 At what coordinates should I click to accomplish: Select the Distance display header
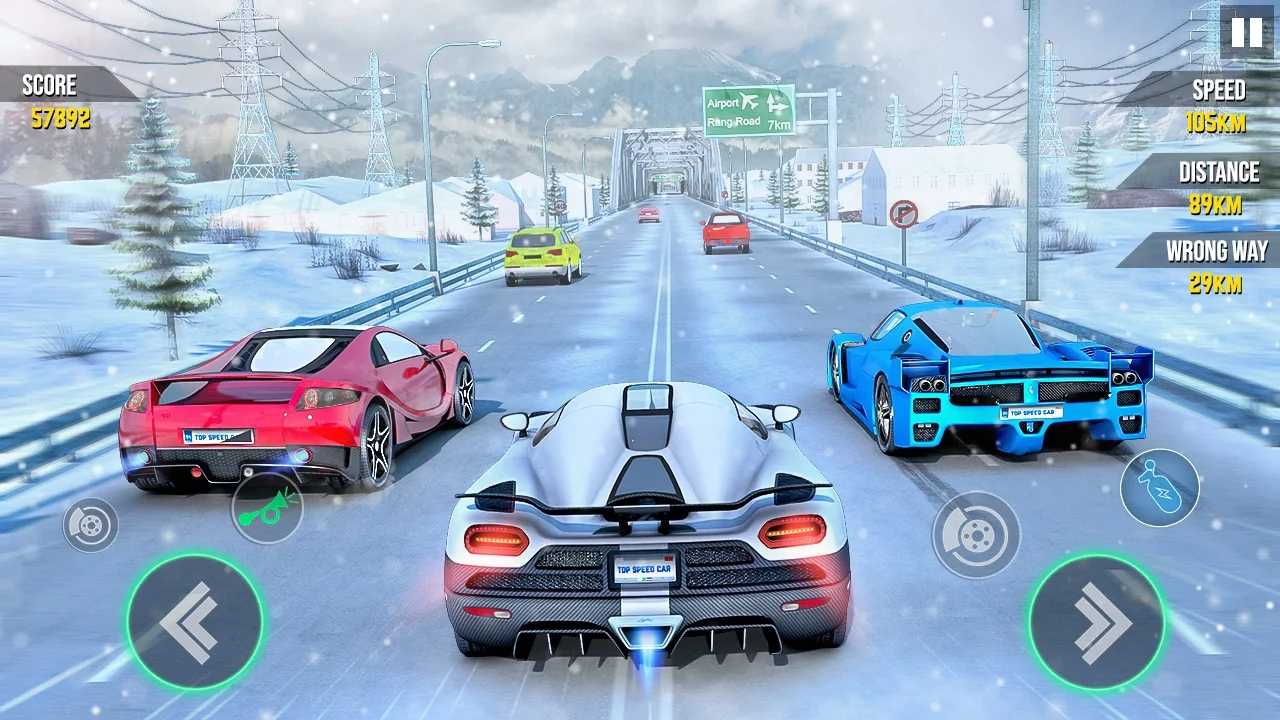[x=1218, y=172]
